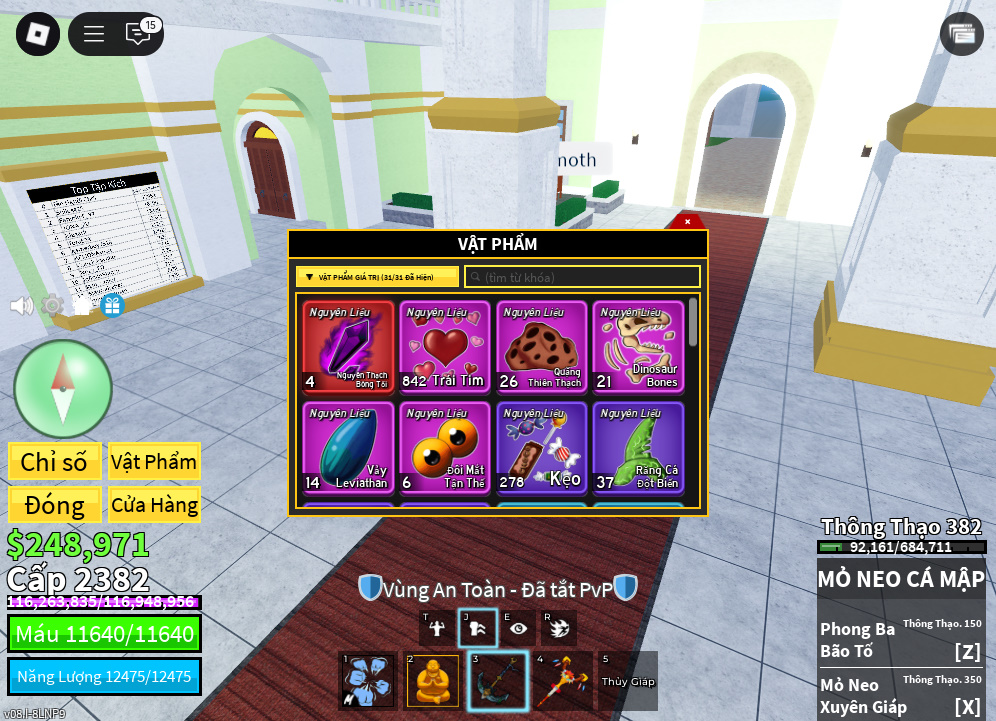
Task: Equip the golden Buddha hotbar slot
Action: (433, 681)
